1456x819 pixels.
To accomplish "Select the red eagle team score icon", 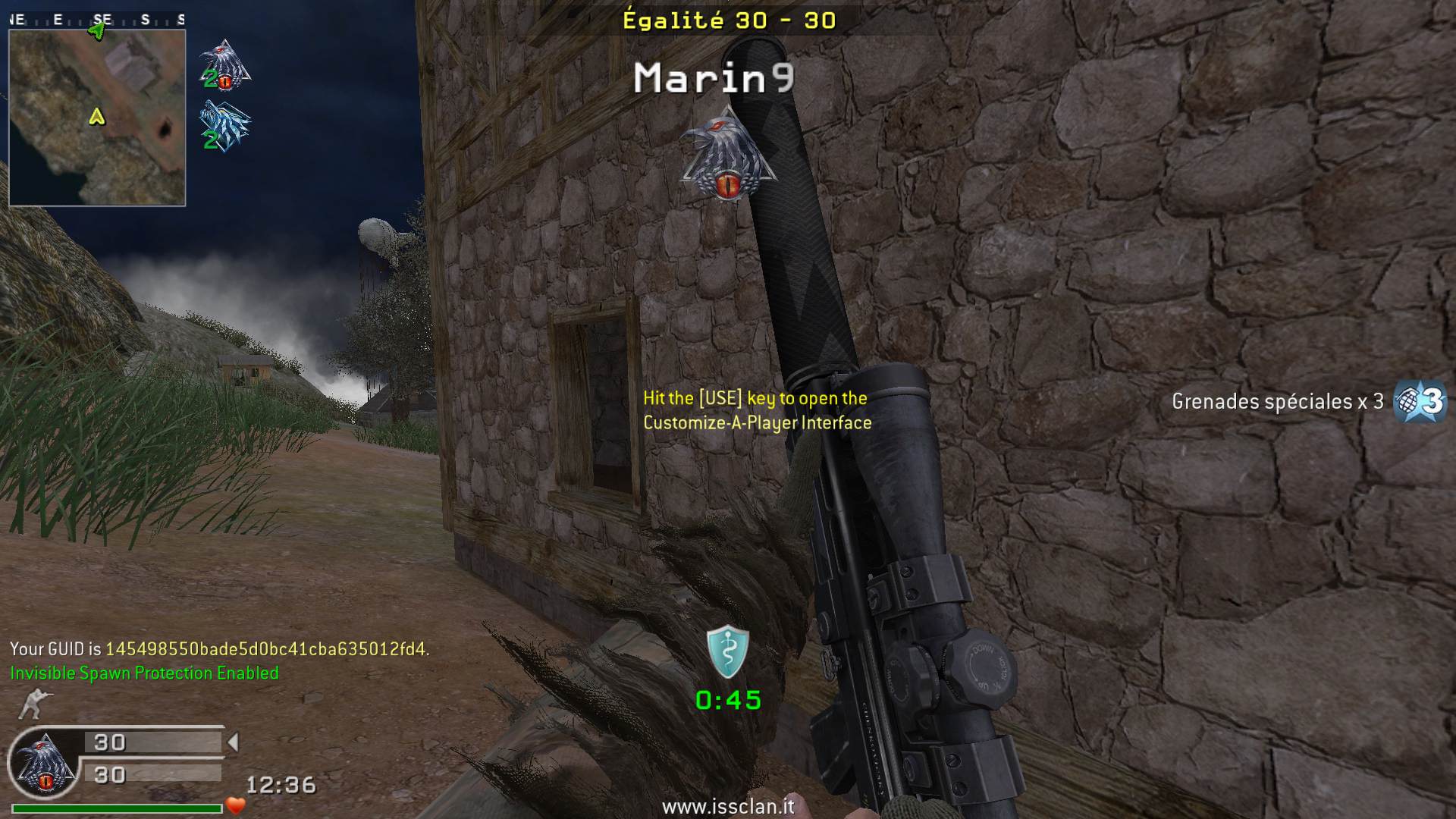I will [224, 65].
